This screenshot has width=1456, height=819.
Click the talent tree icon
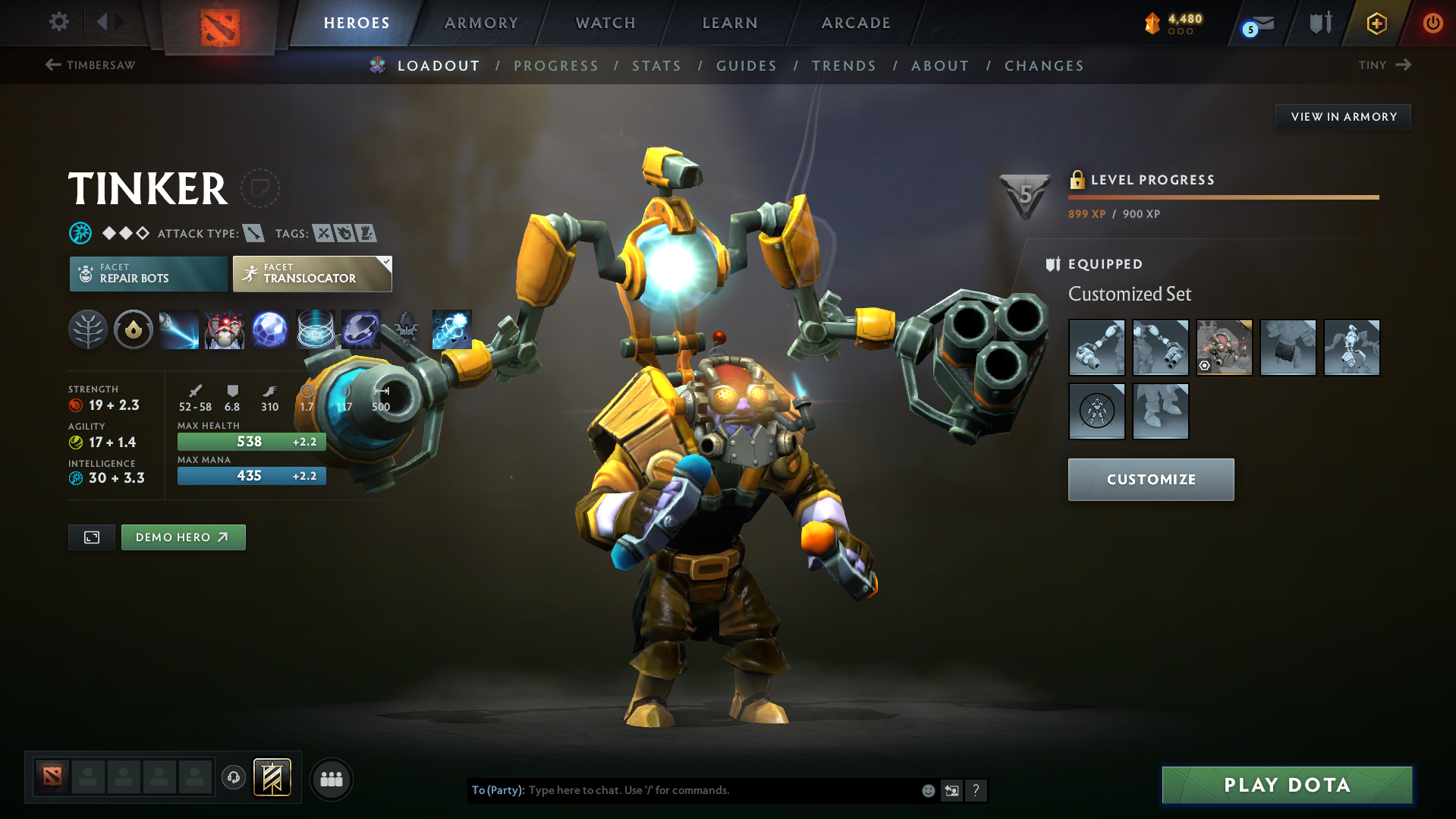click(87, 329)
